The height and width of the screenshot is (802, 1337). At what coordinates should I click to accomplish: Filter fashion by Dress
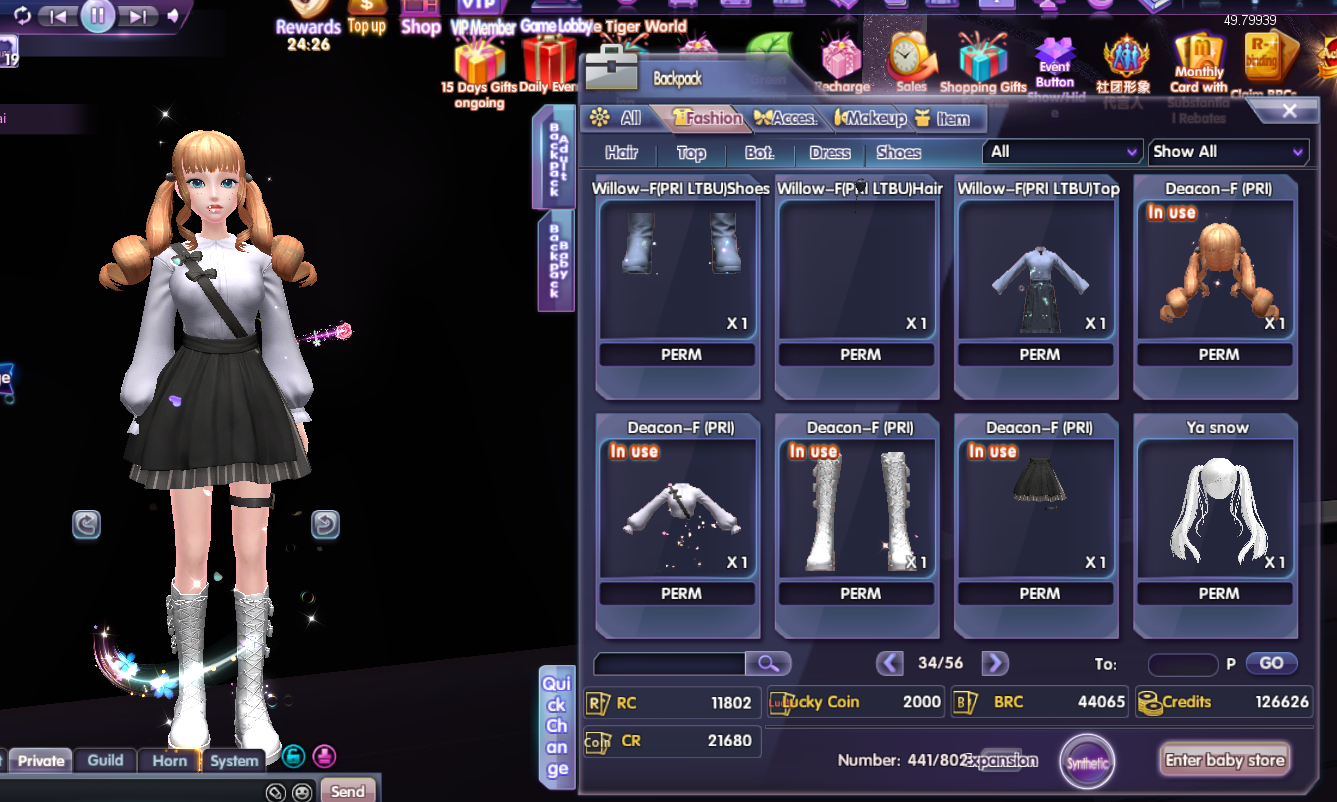coord(830,153)
